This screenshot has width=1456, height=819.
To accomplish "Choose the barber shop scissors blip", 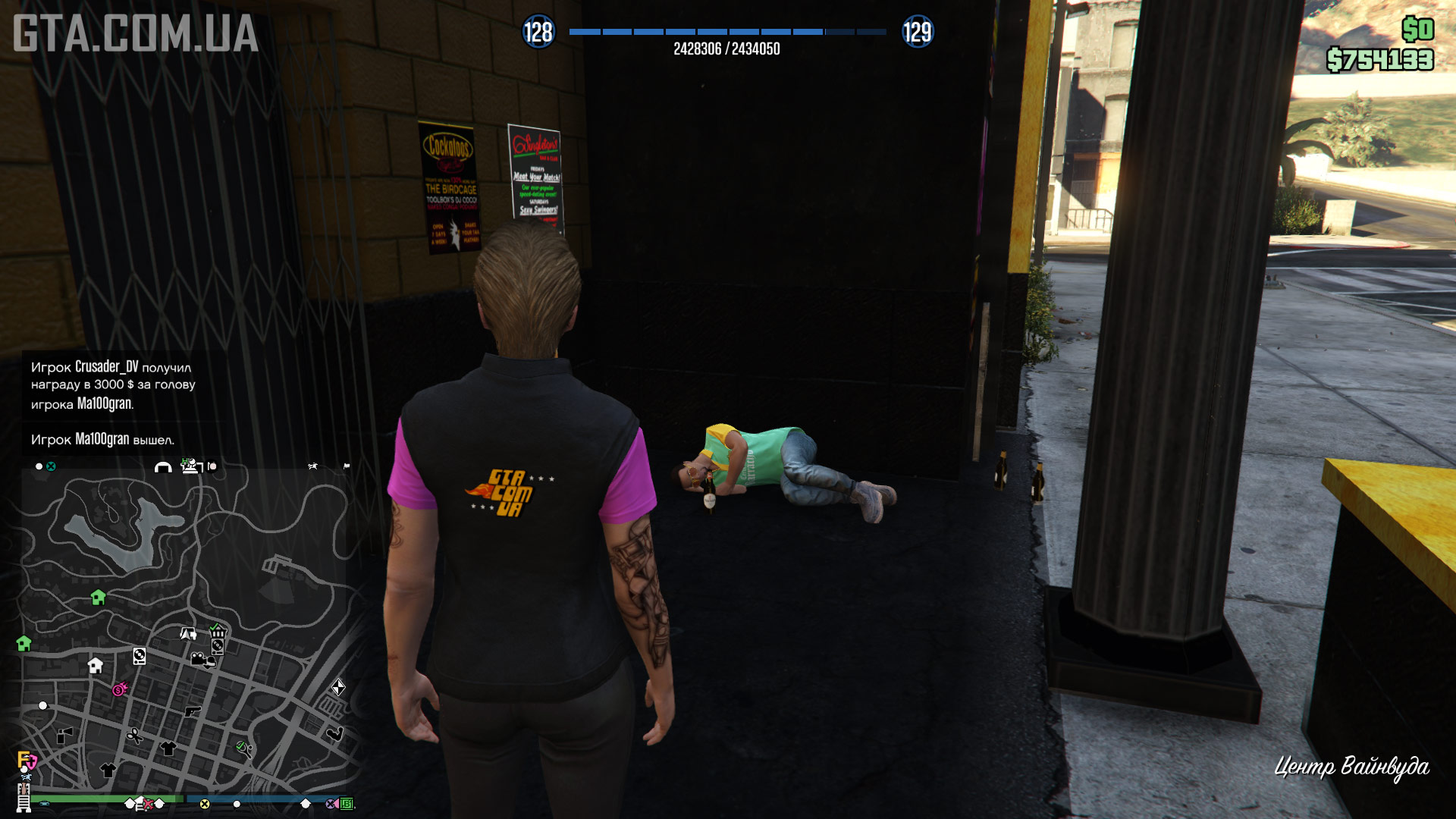I will (135, 736).
